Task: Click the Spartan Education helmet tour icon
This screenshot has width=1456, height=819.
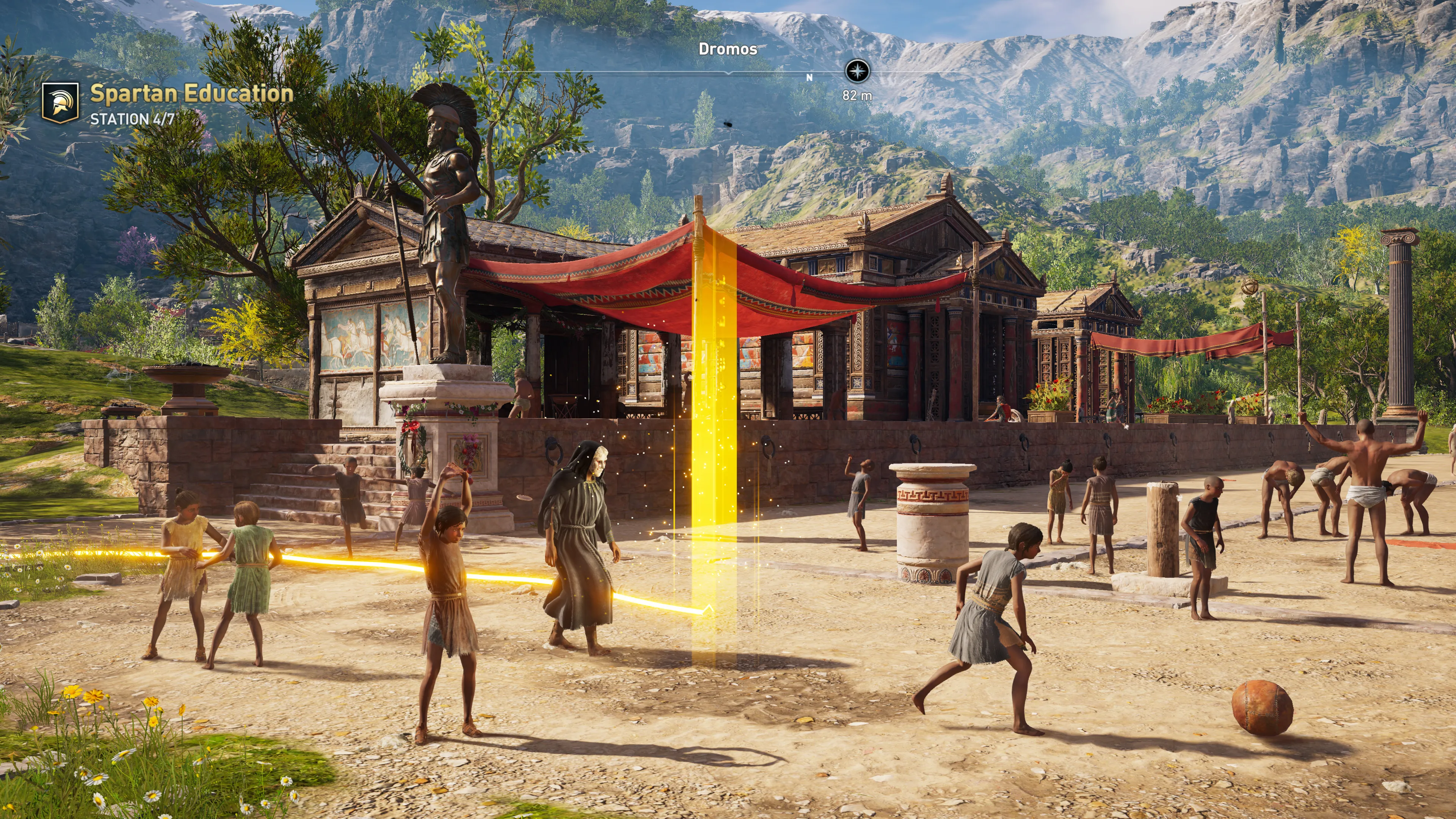Action: click(61, 102)
